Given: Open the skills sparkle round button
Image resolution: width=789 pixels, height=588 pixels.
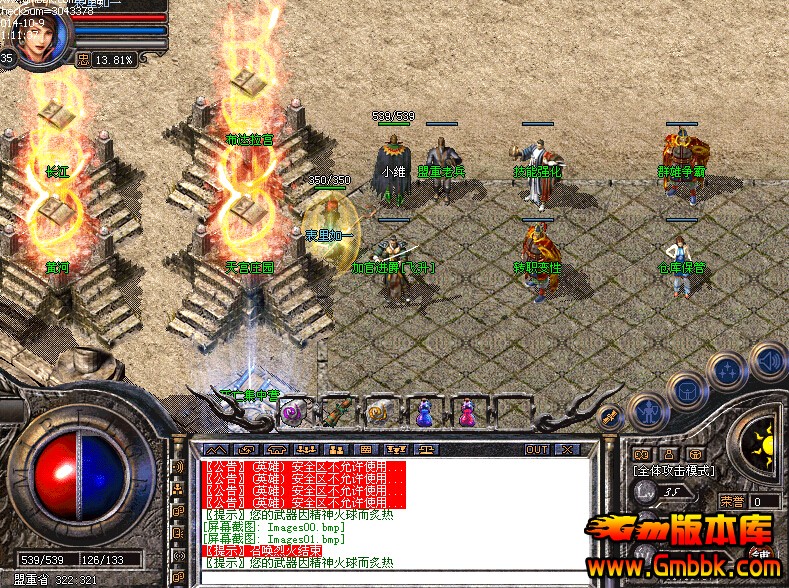Looking at the screenshot, I should pos(726,371).
